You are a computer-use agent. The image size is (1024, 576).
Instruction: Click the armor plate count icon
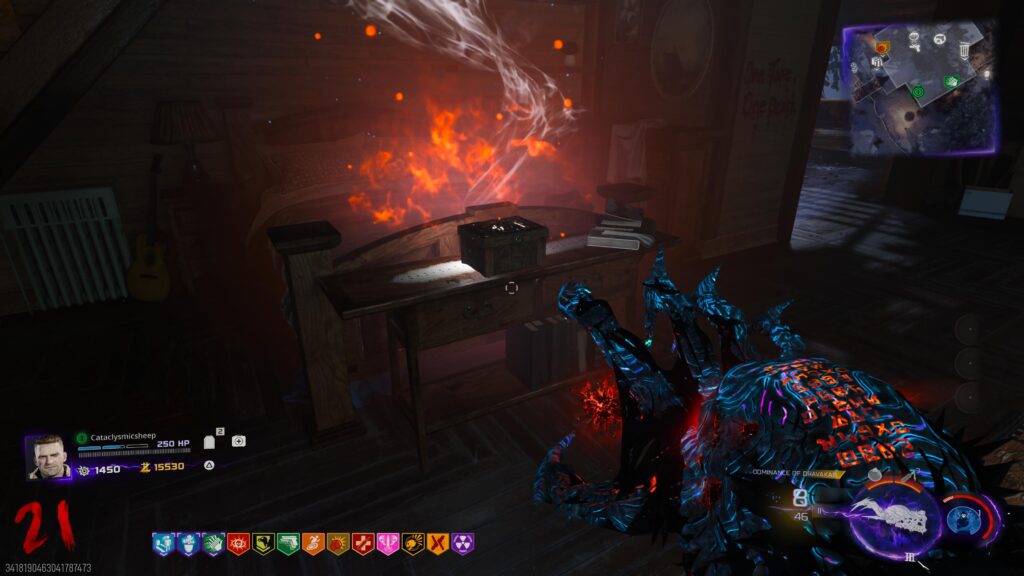point(210,441)
